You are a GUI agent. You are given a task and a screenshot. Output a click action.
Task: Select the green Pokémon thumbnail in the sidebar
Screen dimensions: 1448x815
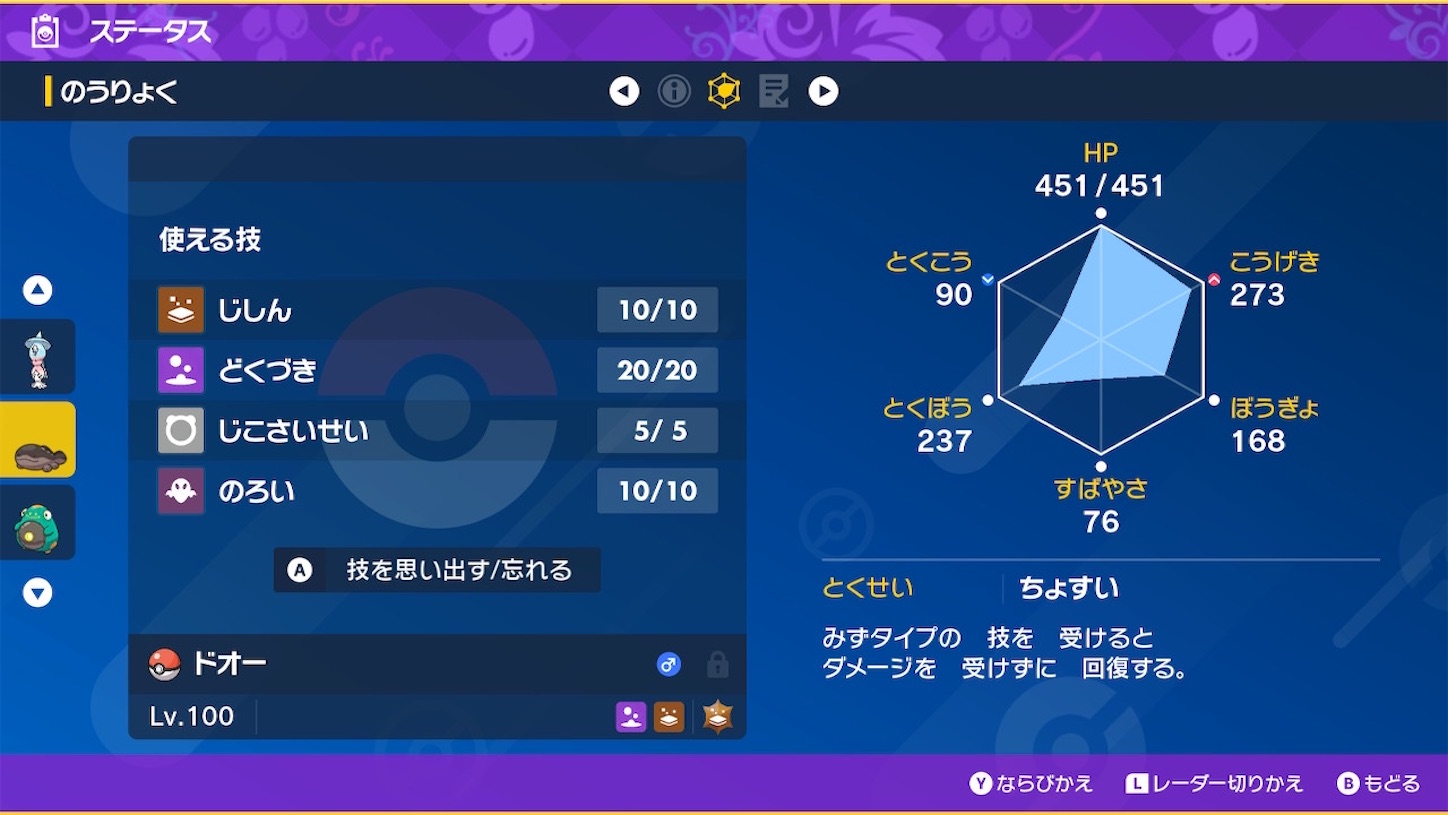pos(37,521)
